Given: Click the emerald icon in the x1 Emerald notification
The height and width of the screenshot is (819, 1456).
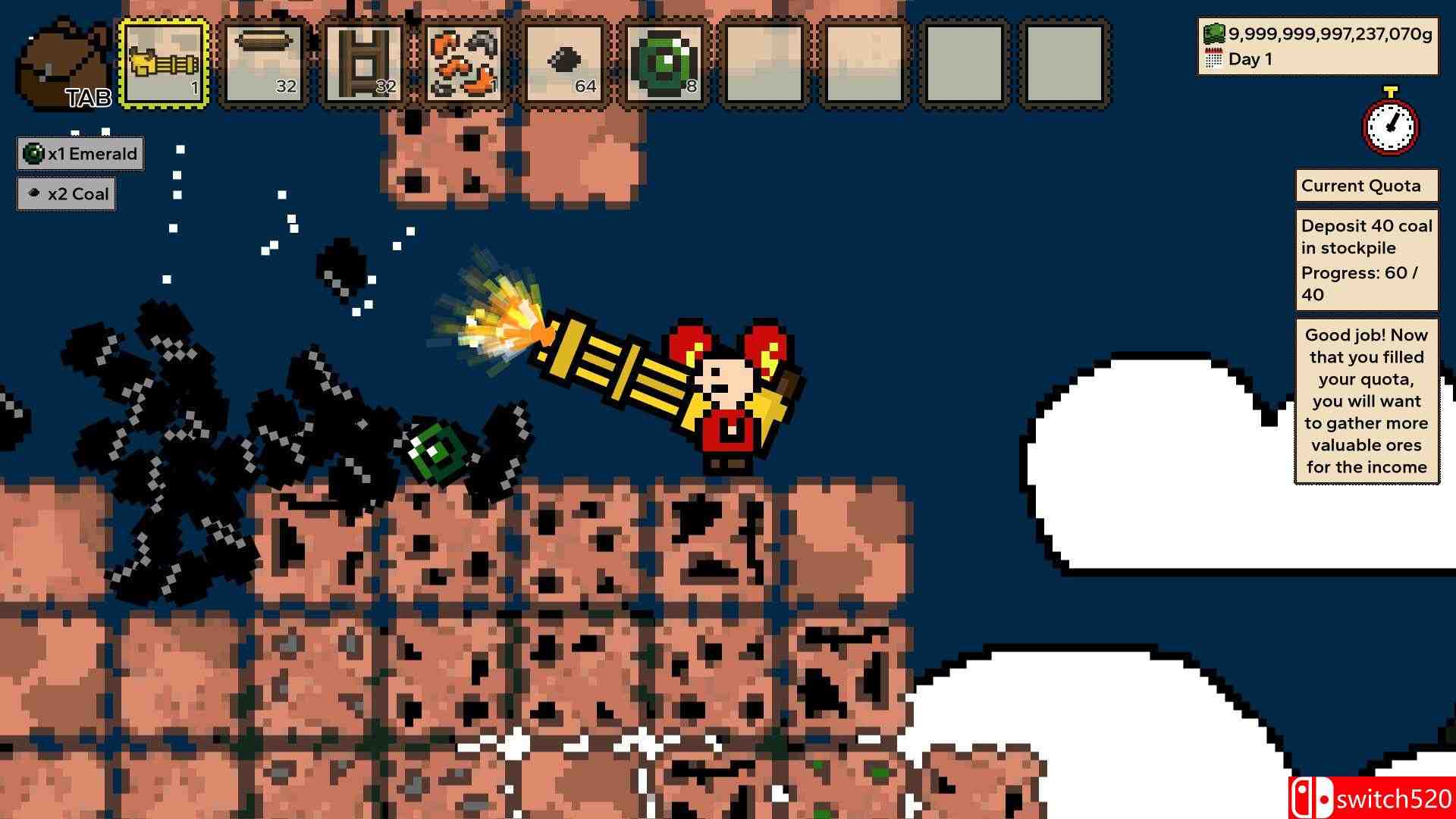Looking at the screenshot, I should coord(33,153).
